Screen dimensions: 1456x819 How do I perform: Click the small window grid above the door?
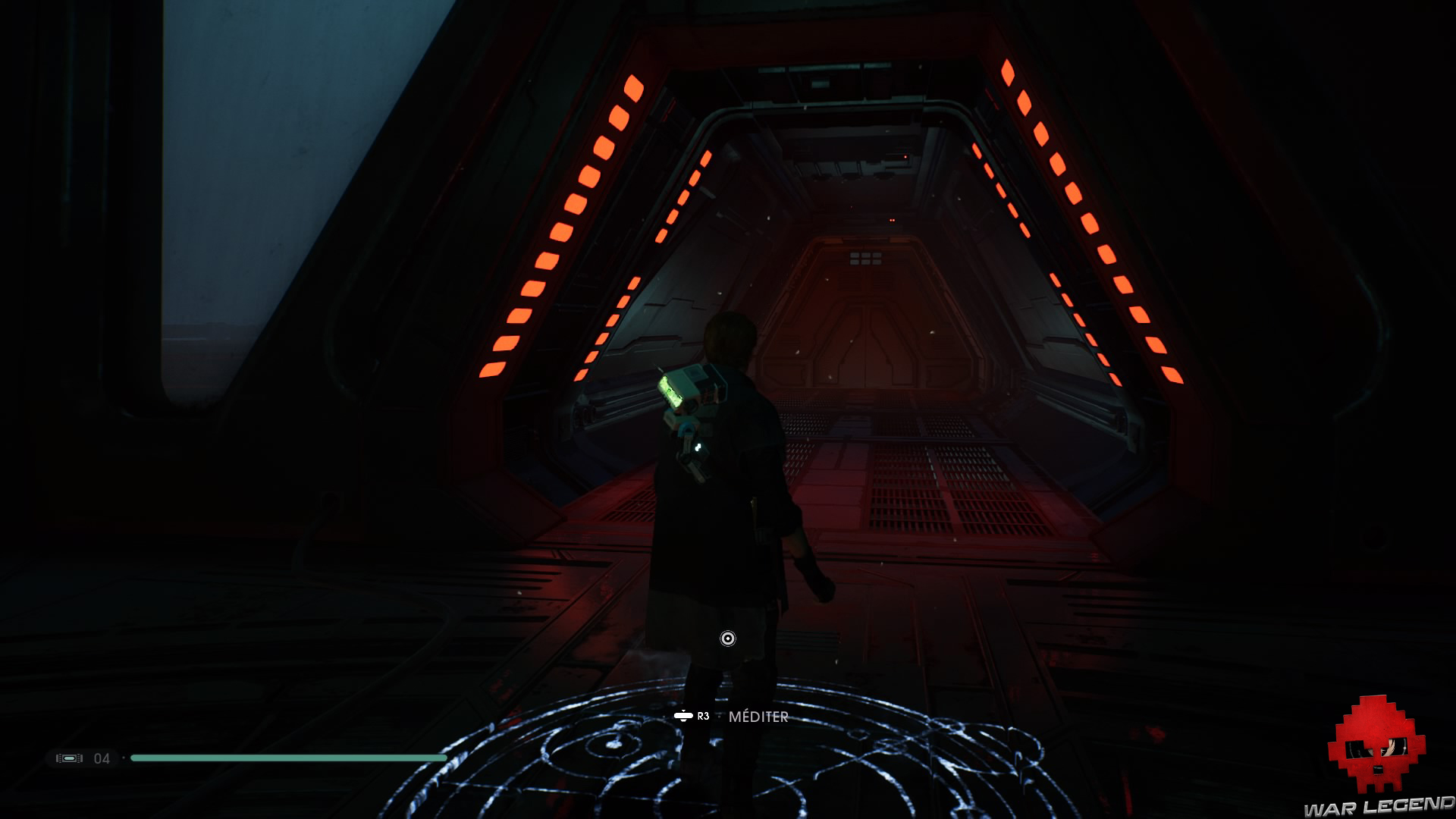[x=864, y=258]
